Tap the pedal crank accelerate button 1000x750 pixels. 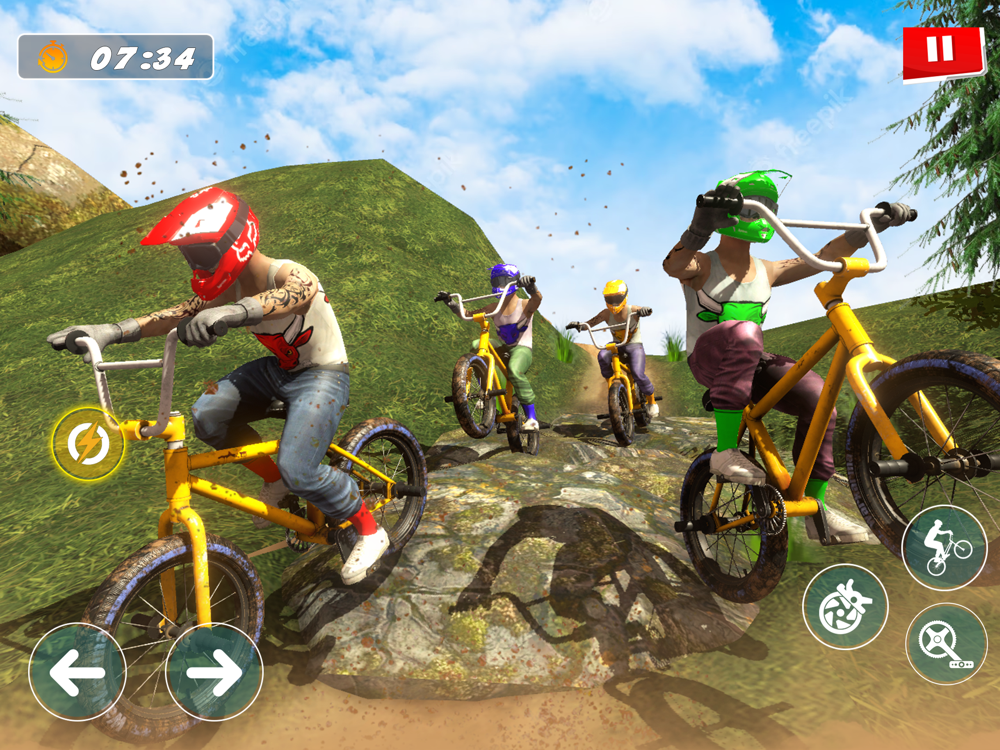point(946,643)
